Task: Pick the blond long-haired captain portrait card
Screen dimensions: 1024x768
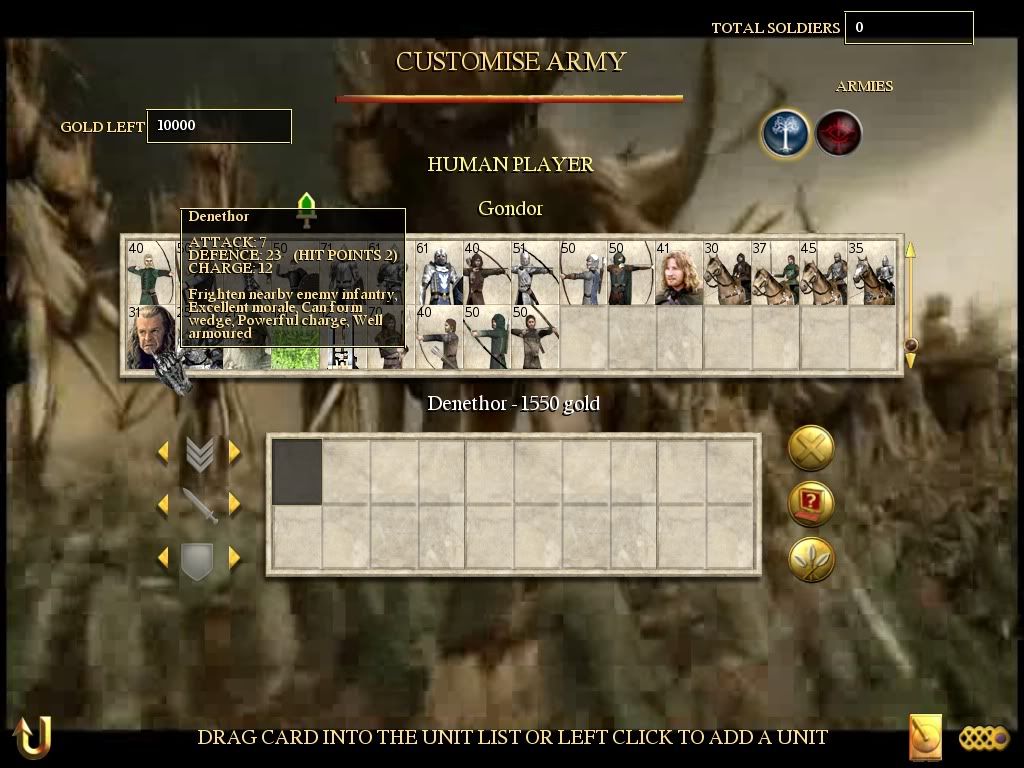Action: 678,274
